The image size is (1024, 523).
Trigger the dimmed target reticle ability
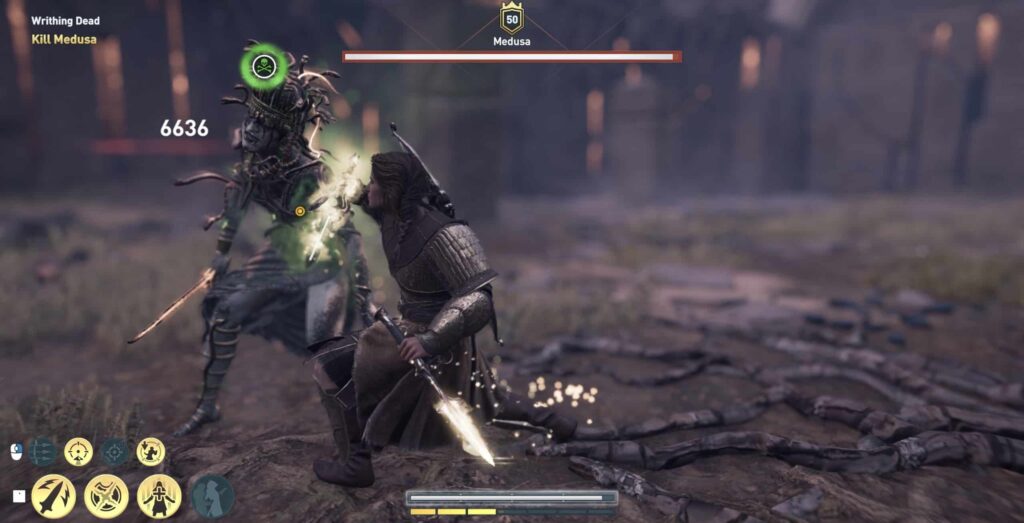(114, 452)
